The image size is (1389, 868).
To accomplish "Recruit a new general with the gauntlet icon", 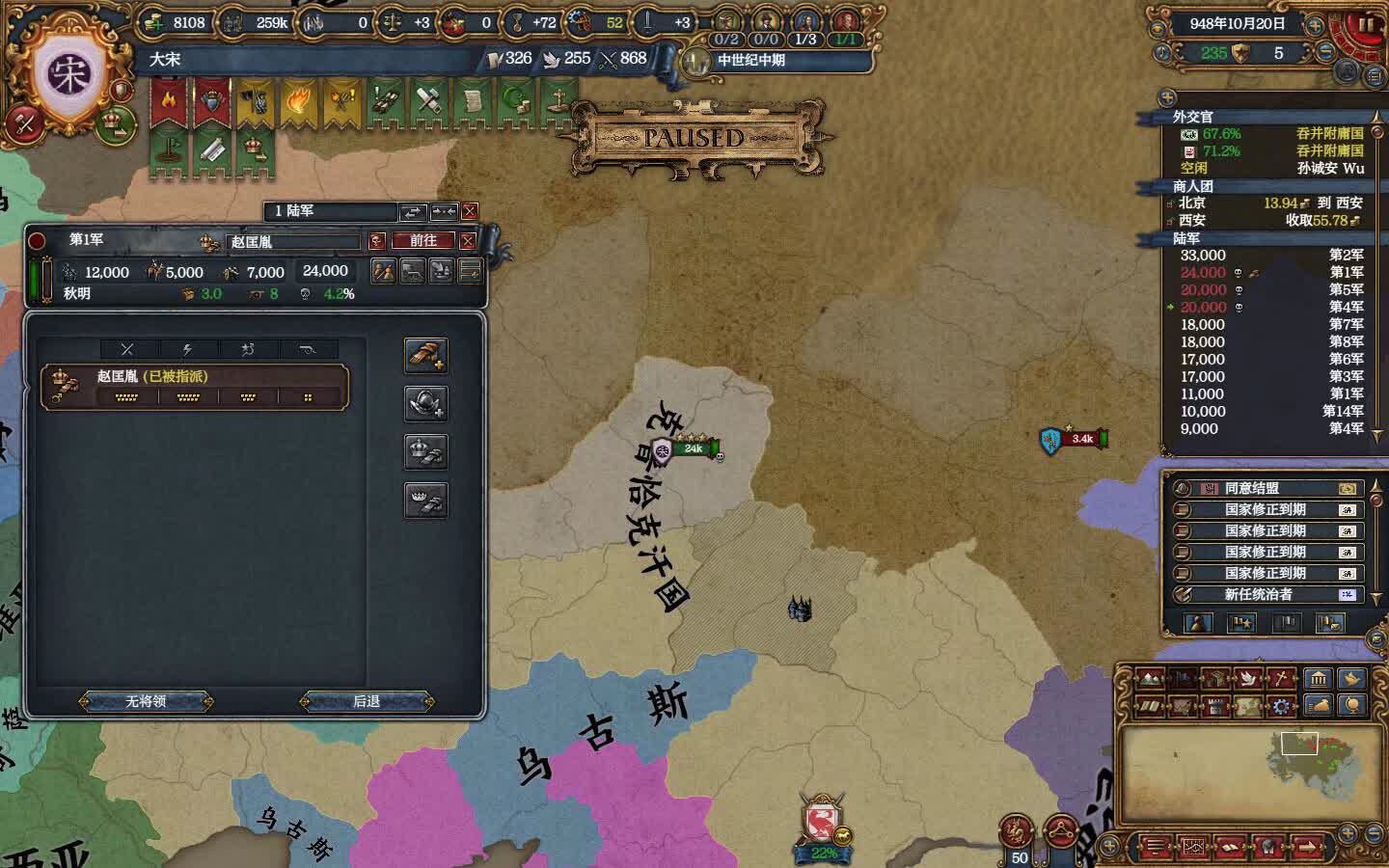I will (425, 355).
